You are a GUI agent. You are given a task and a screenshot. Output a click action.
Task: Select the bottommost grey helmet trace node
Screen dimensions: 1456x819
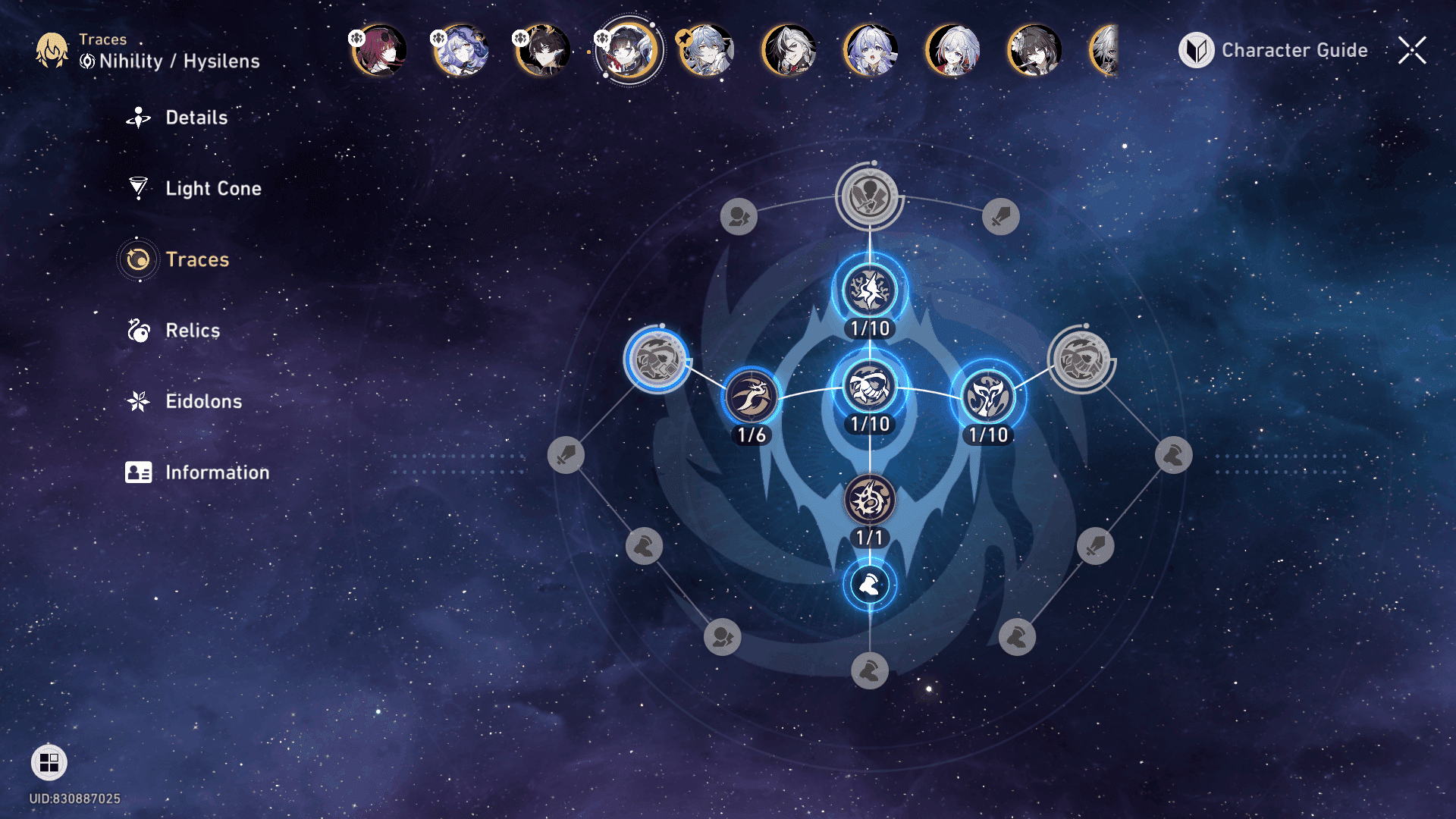click(x=870, y=671)
